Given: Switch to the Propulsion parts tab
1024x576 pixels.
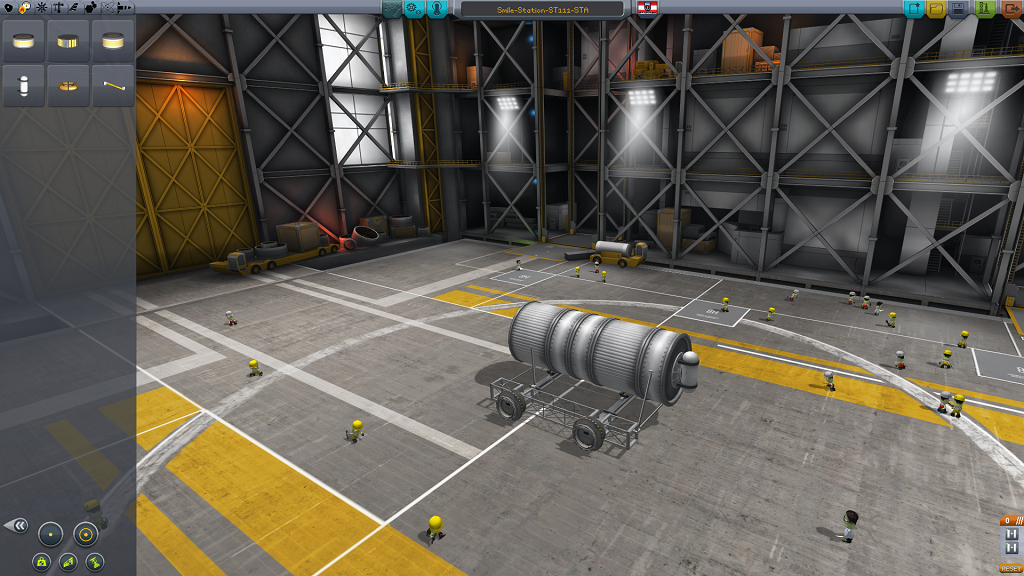Looking at the screenshot, I should coord(24,7).
